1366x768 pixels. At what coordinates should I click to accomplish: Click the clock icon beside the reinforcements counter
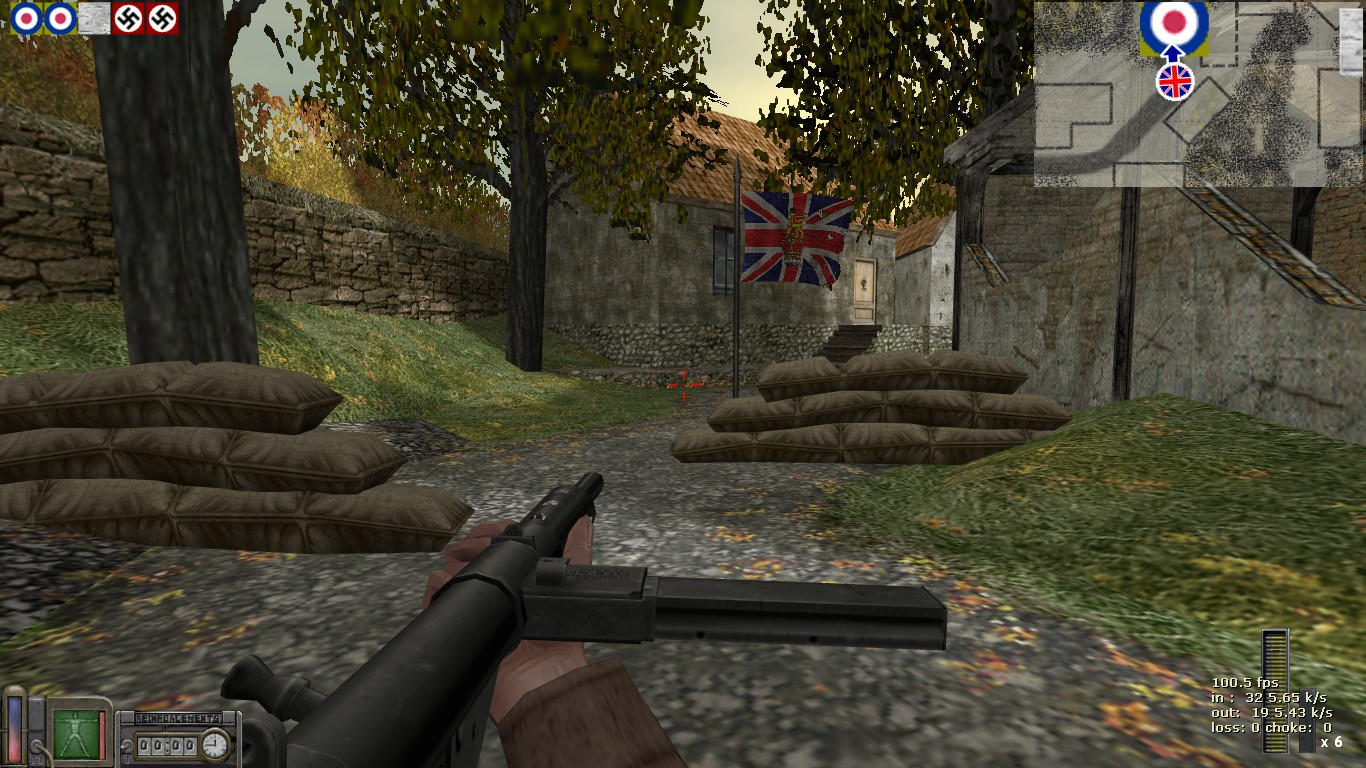tap(214, 745)
